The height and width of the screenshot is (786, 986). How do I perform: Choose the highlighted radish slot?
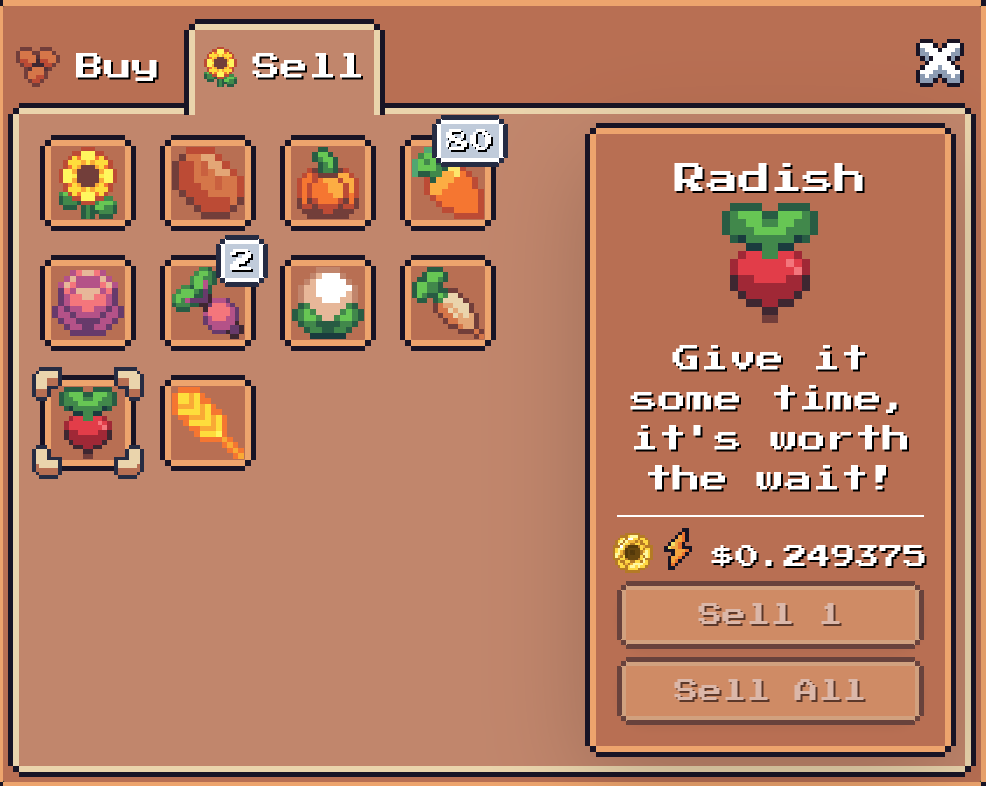[x=88, y=423]
